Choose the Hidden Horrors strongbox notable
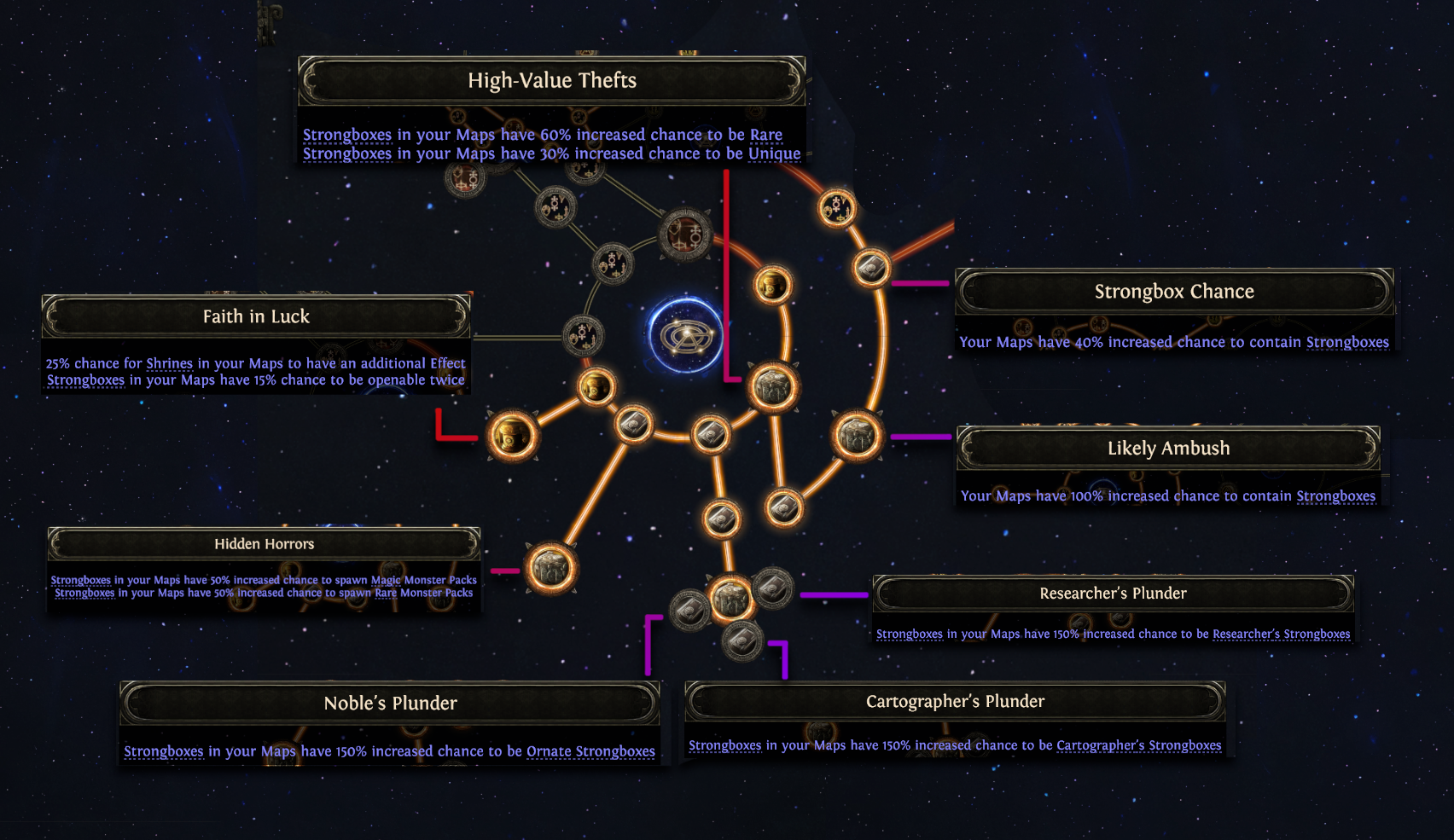Viewport: 1454px width, 840px height. point(550,568)
